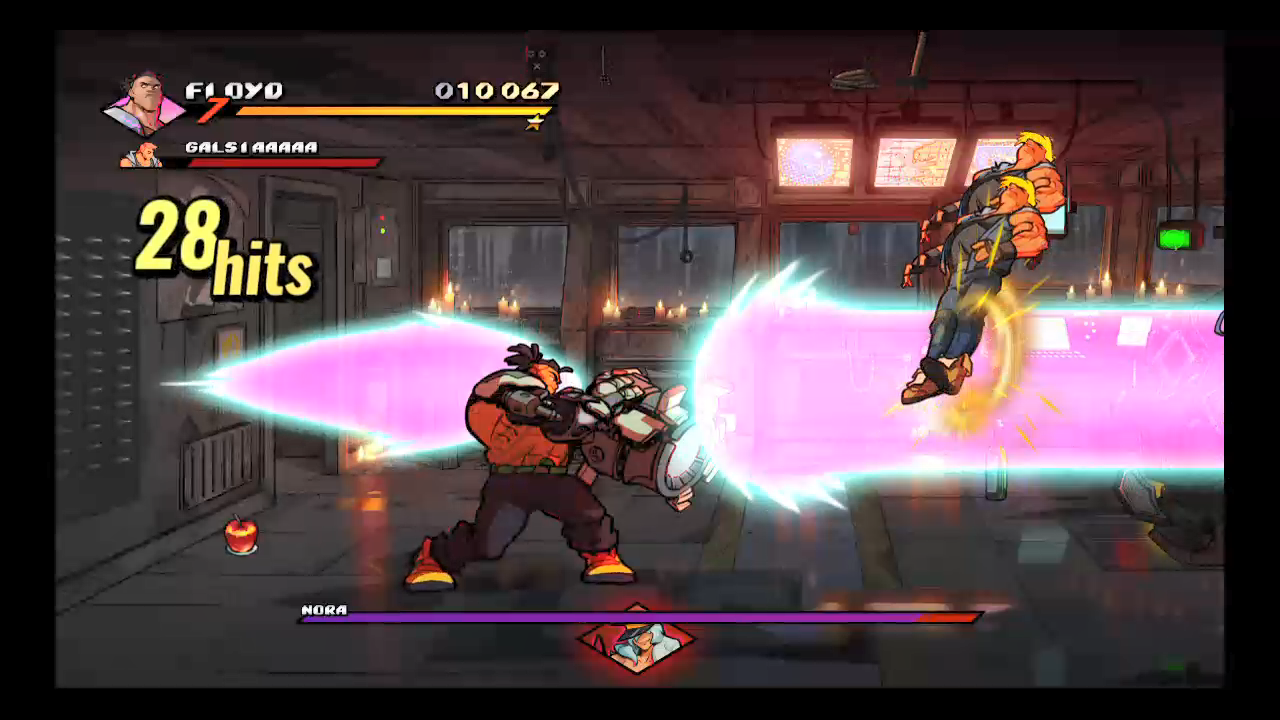Activate the star special move icon
The width and height of the screenshot is (1280, 720).
point(536,123)
